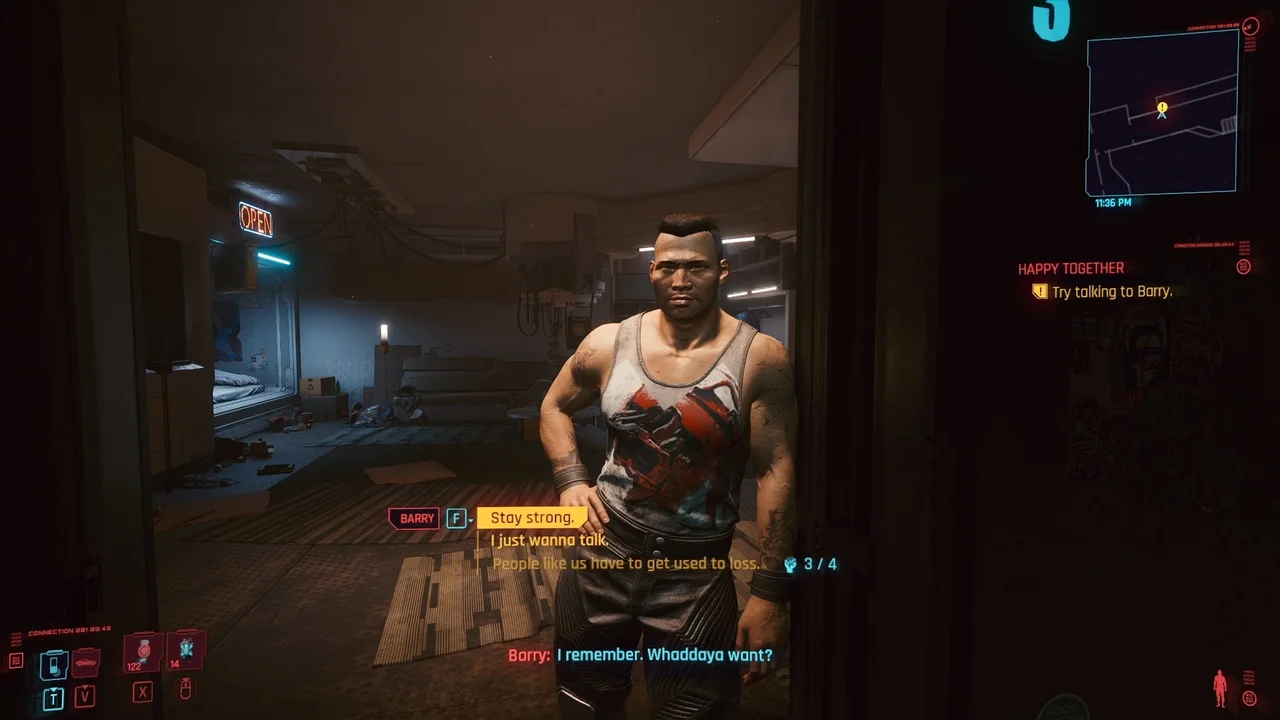Toggle the T keybind phone prompt
The image size is (1280, 720).
click(x=54, y=696)
